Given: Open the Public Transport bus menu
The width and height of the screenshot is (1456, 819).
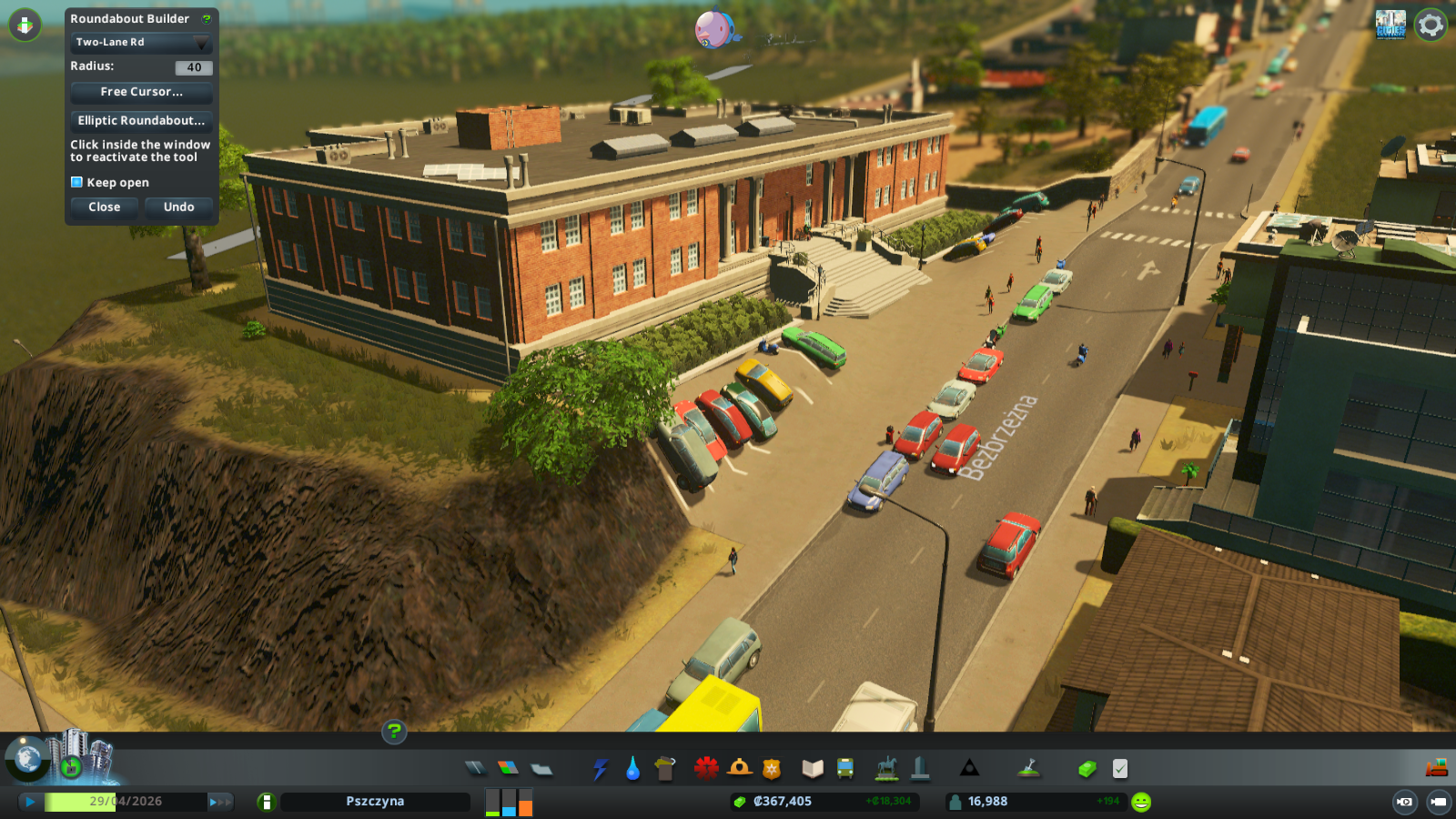Looking at the screenshot, I should coord(845,769).
